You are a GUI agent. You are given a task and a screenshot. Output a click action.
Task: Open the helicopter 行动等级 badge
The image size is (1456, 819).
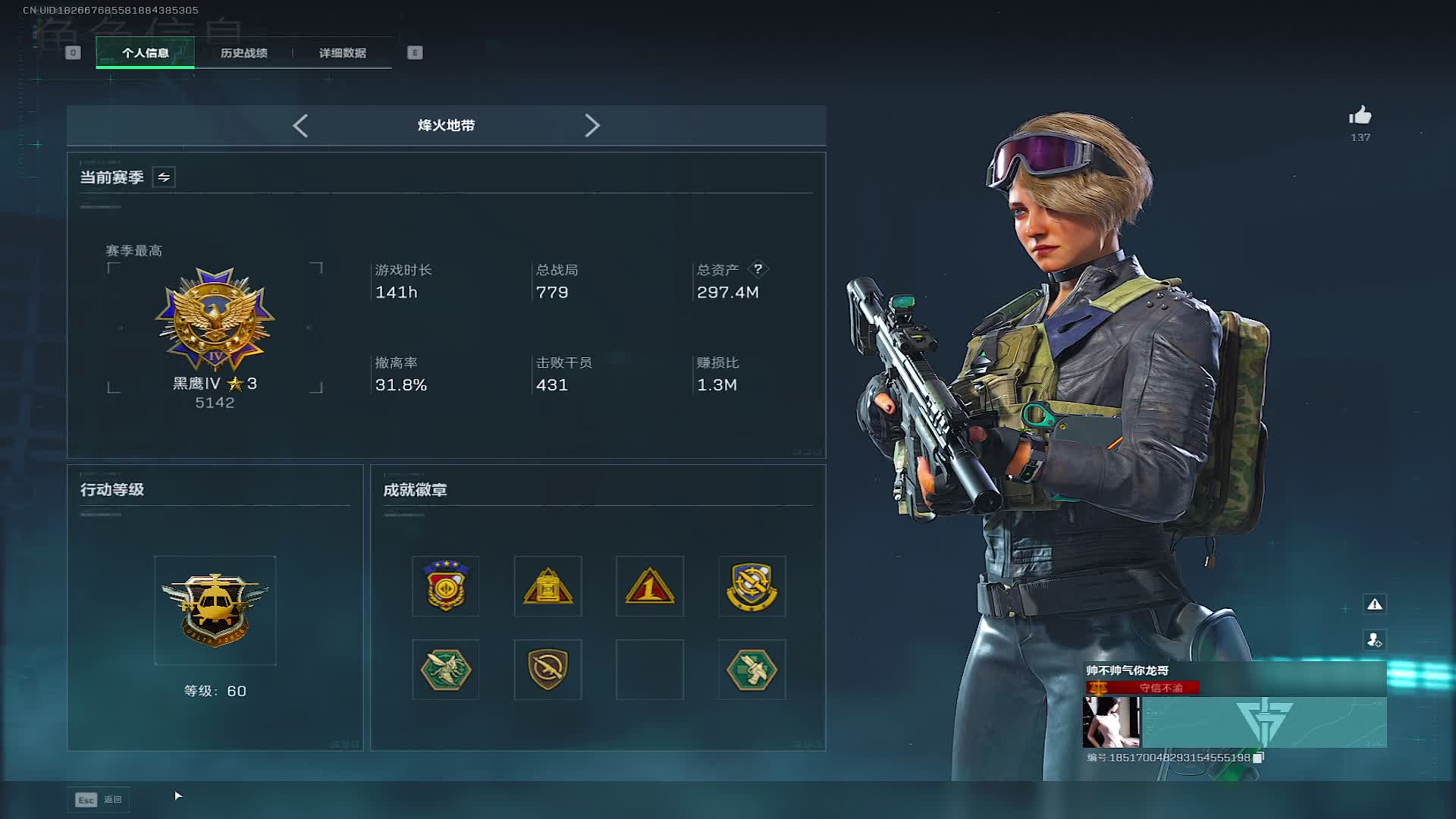(x=215, y=610)
